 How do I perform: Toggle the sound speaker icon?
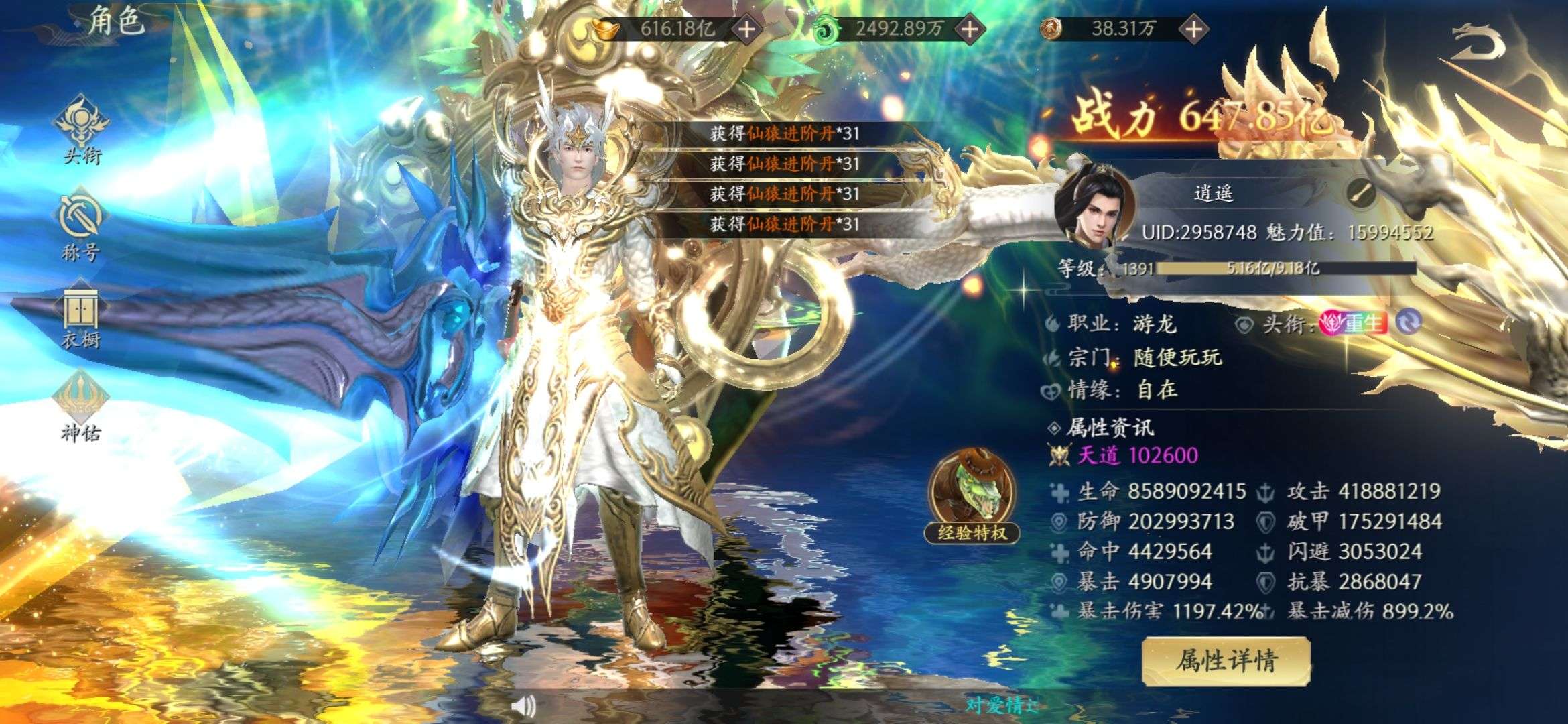[x=523, y=705]
